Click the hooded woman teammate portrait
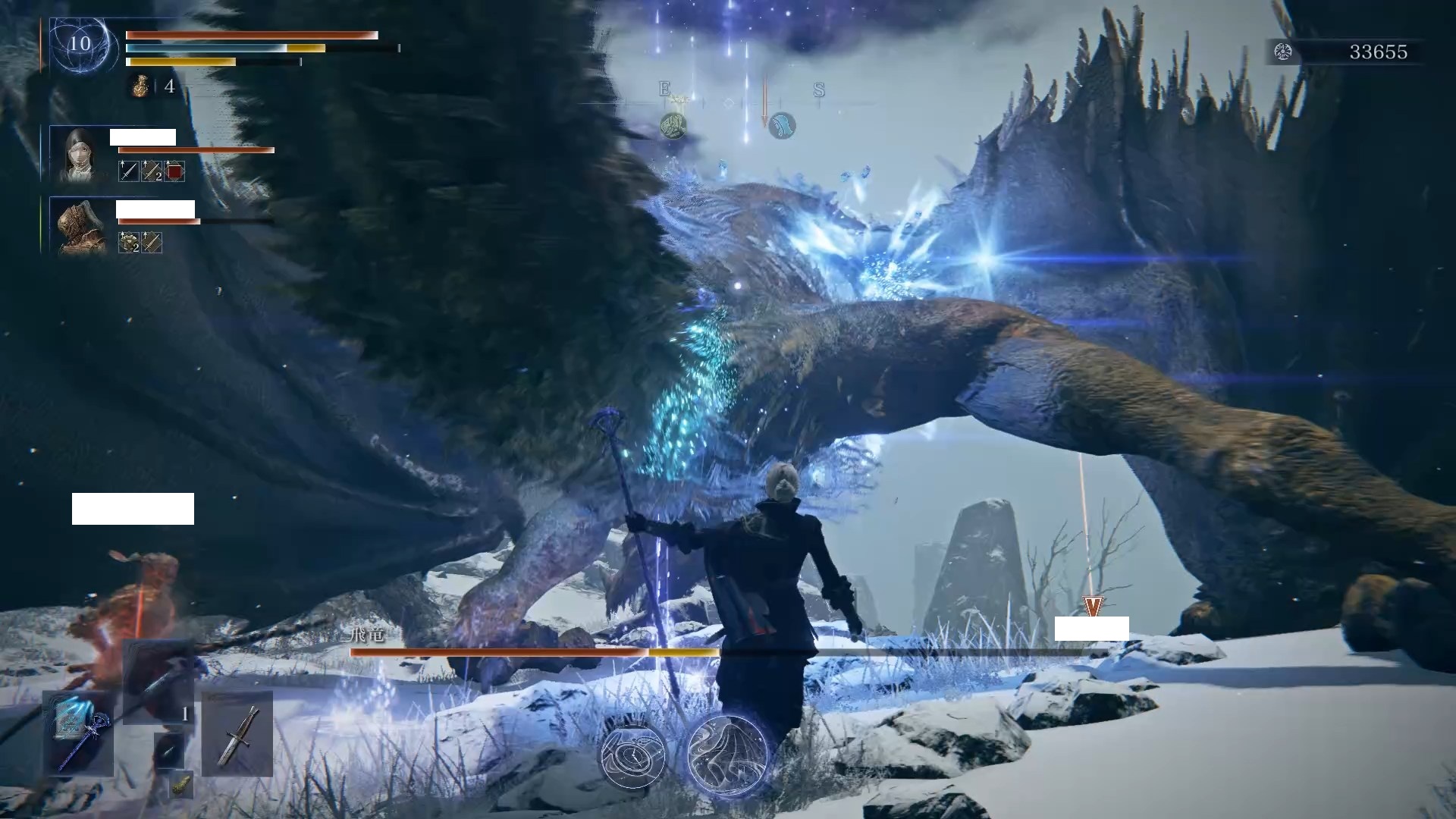1456x819 pixels. [x=79, y=155]
